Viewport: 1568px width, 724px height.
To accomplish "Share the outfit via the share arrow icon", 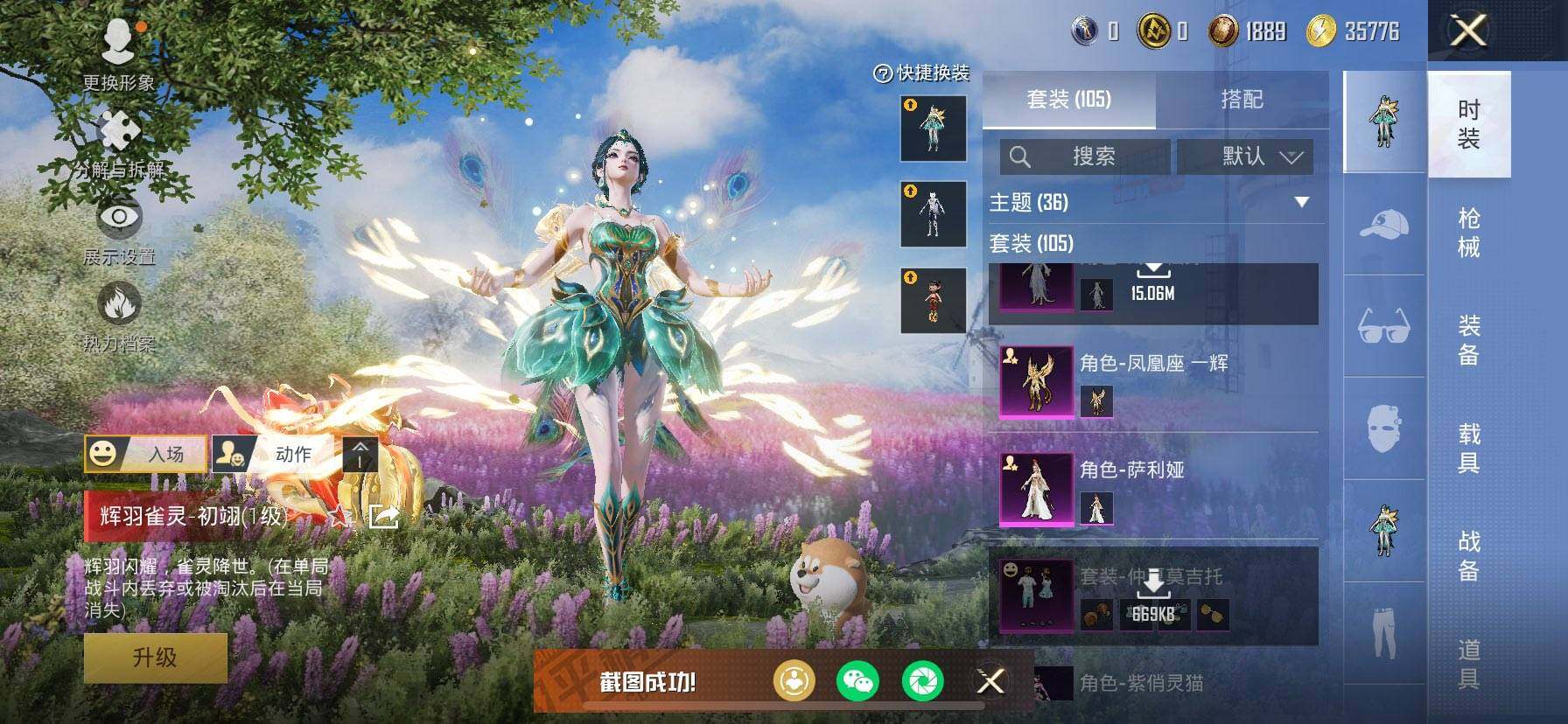I will click(383, 517).
